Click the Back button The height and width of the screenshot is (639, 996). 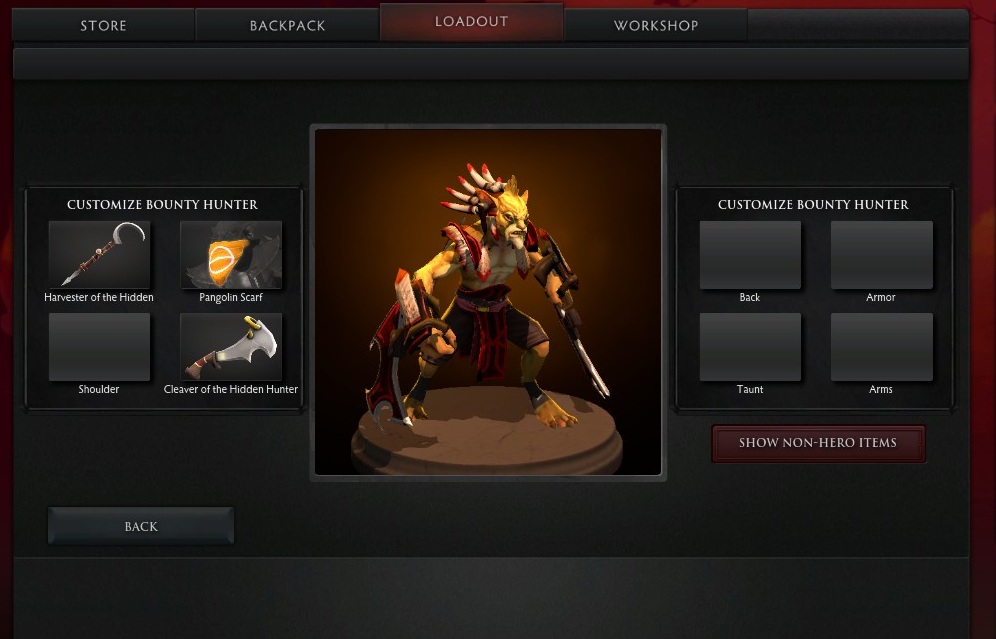coord(141,526)
